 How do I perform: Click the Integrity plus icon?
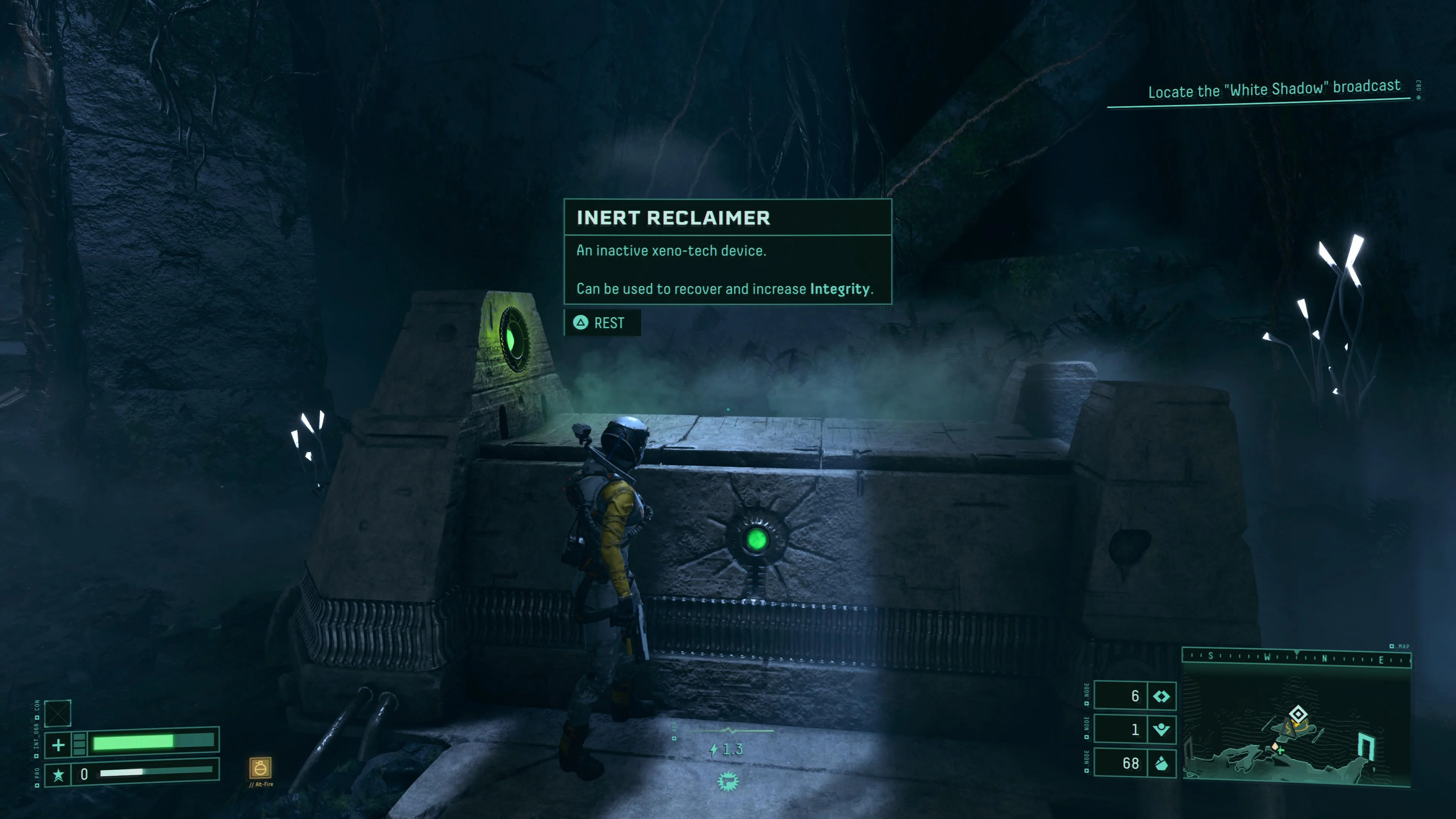point(58,745)
